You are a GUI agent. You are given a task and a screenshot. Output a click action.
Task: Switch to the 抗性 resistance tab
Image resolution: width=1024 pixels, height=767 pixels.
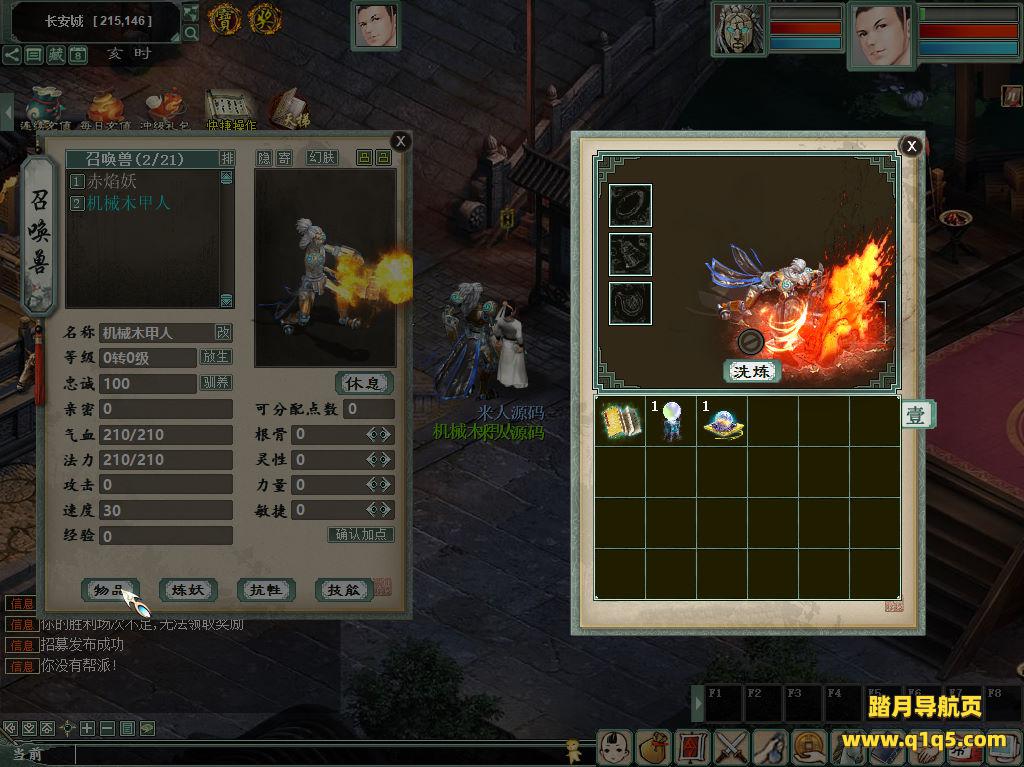(x=266, y=590)
